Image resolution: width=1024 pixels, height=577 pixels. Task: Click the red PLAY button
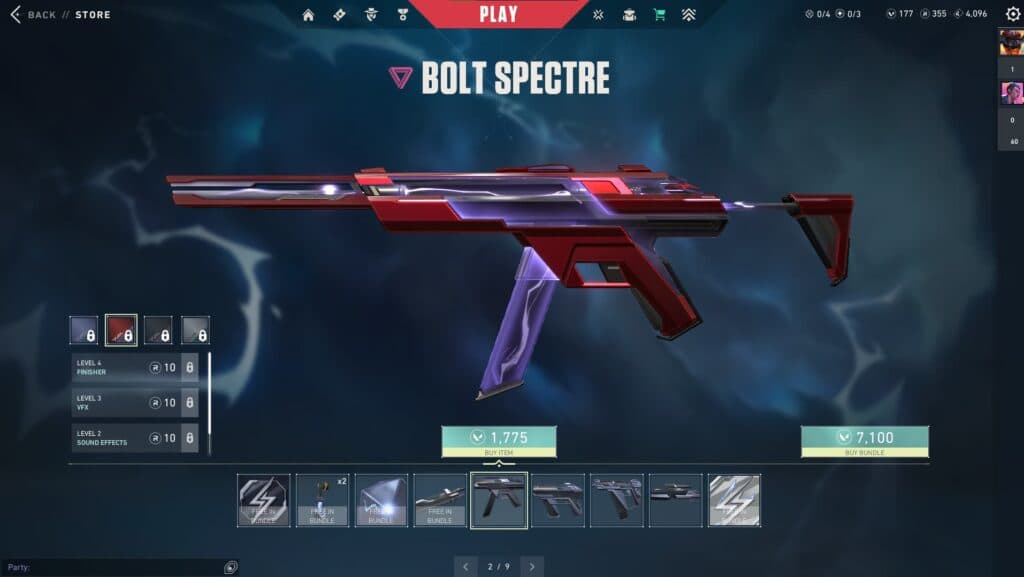click(x=498, y=14)
